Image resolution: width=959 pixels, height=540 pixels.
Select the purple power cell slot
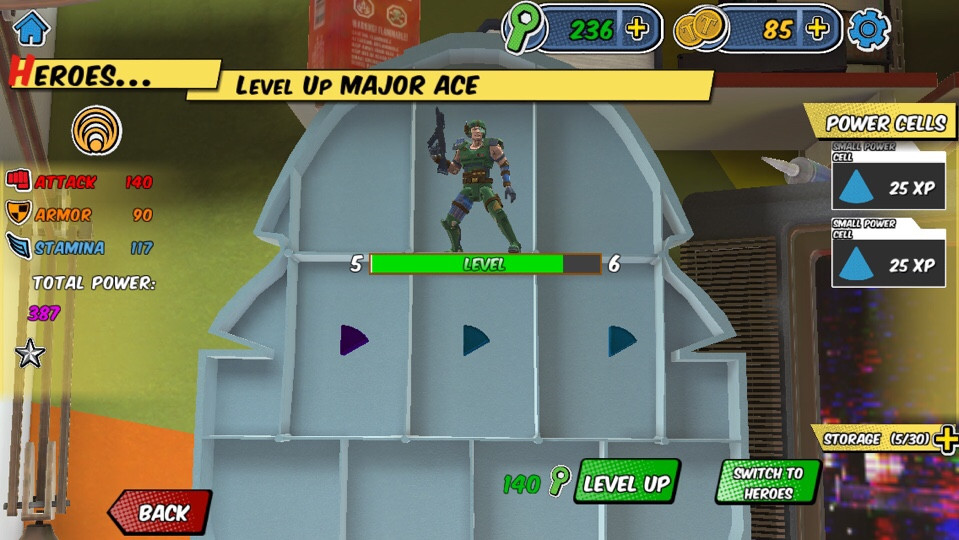pyautogui.click(x=353, y=340)
